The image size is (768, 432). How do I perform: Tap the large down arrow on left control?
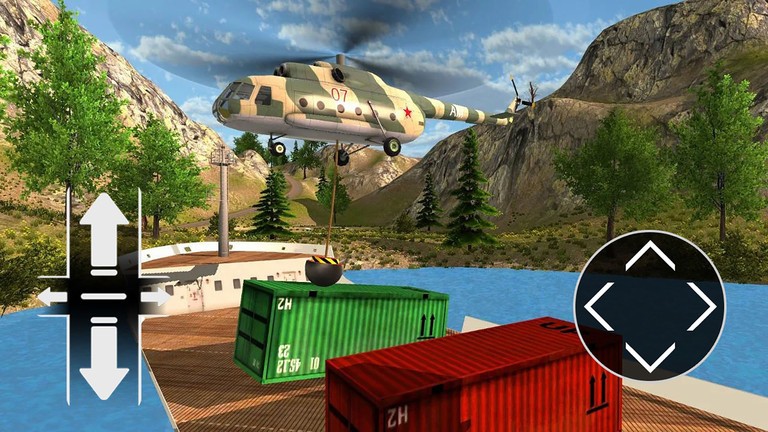point(104,363)
